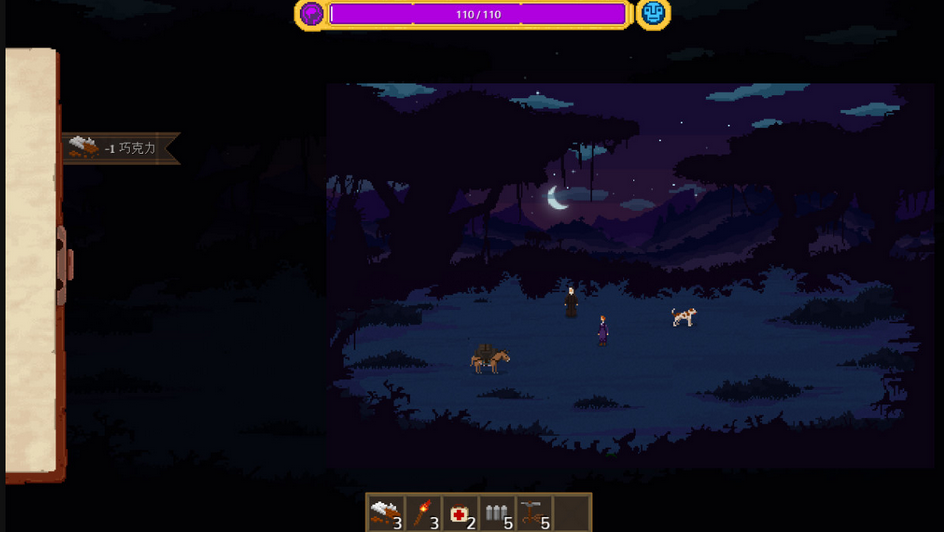The height and width of the screenshot is (533, 944).
Task: Select the climbing hook and rope slot
Action: (534, 514)
